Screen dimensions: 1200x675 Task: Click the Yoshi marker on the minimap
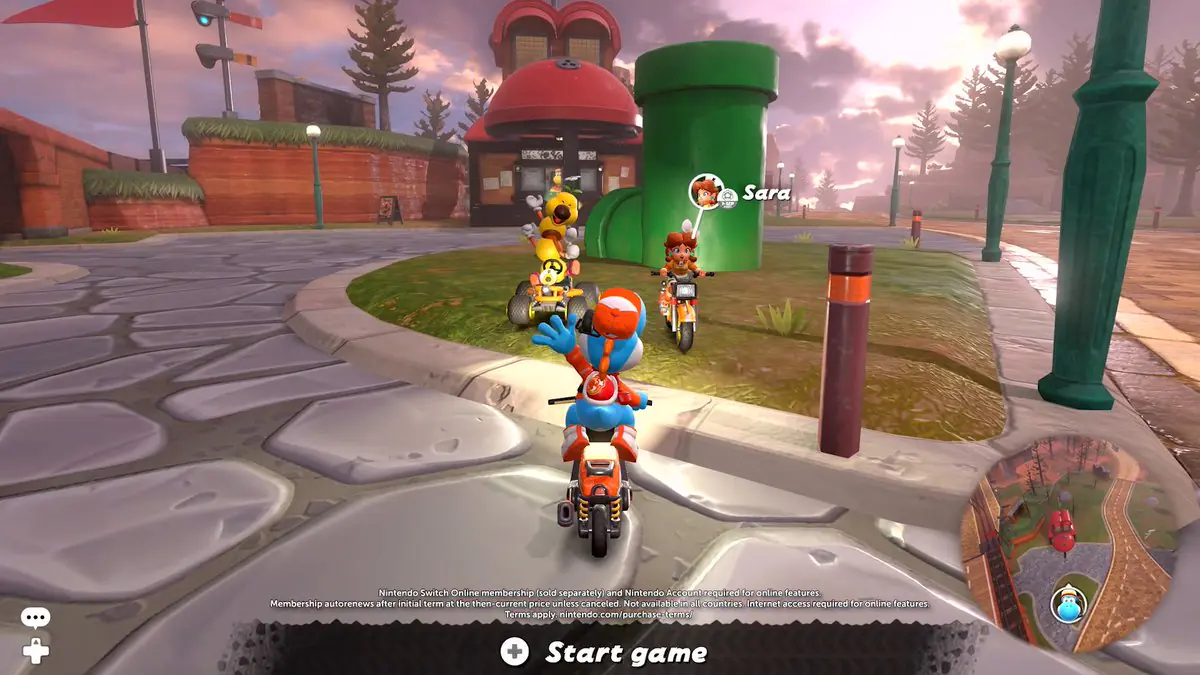click(x=1068, y=605)
